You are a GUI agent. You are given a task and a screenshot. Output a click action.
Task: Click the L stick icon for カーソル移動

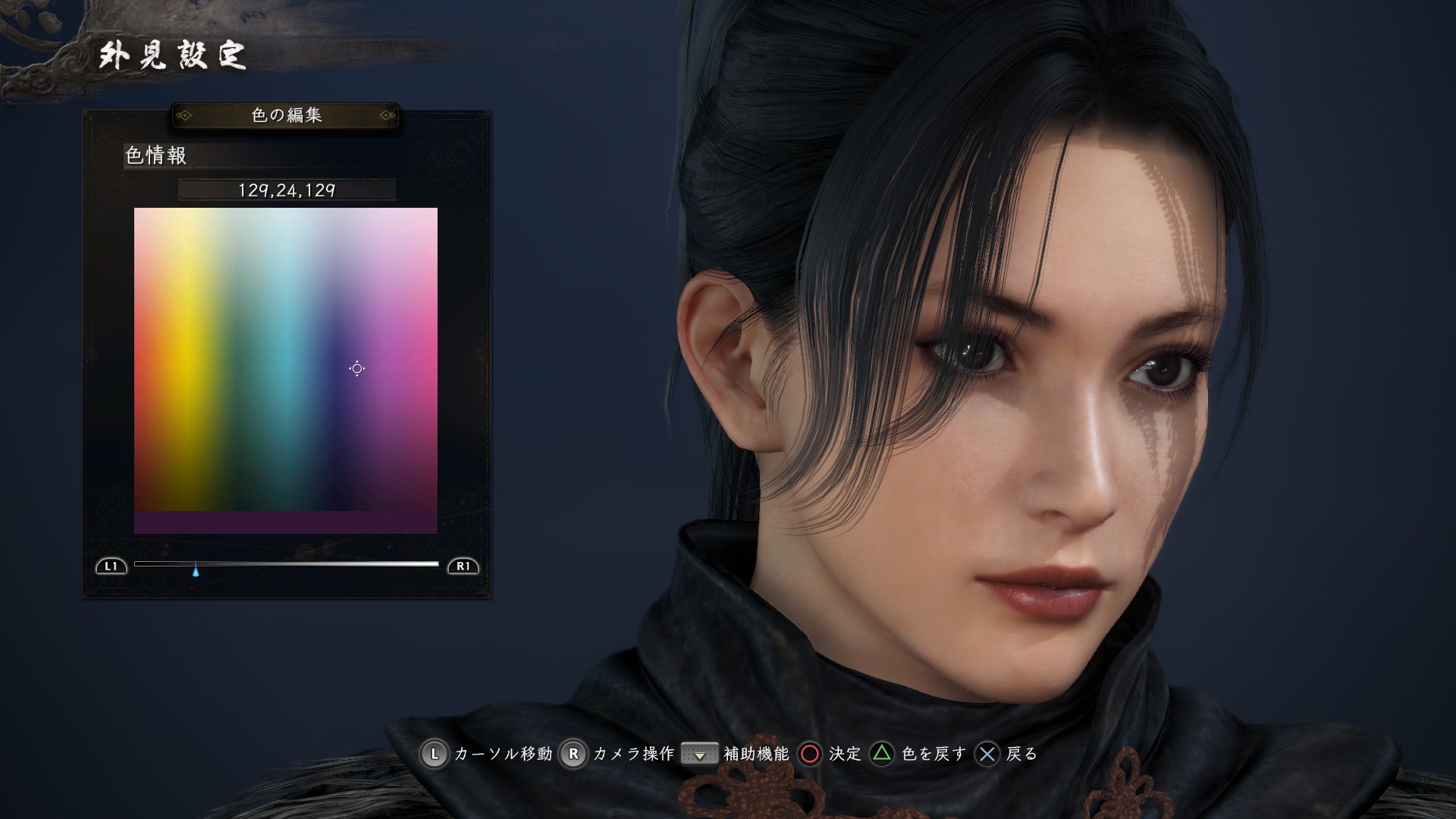tap(435, 755)
